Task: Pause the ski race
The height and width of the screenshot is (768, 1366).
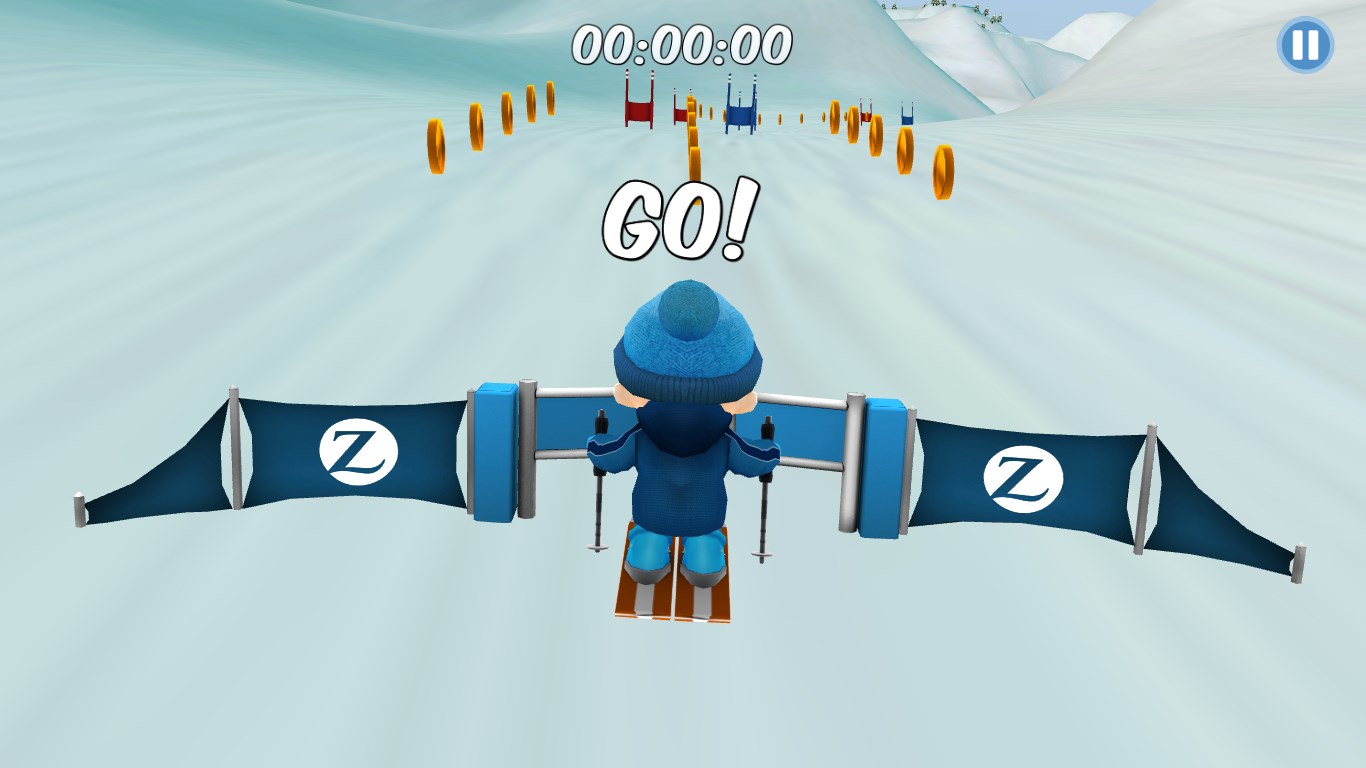Action: (1304, 45)
